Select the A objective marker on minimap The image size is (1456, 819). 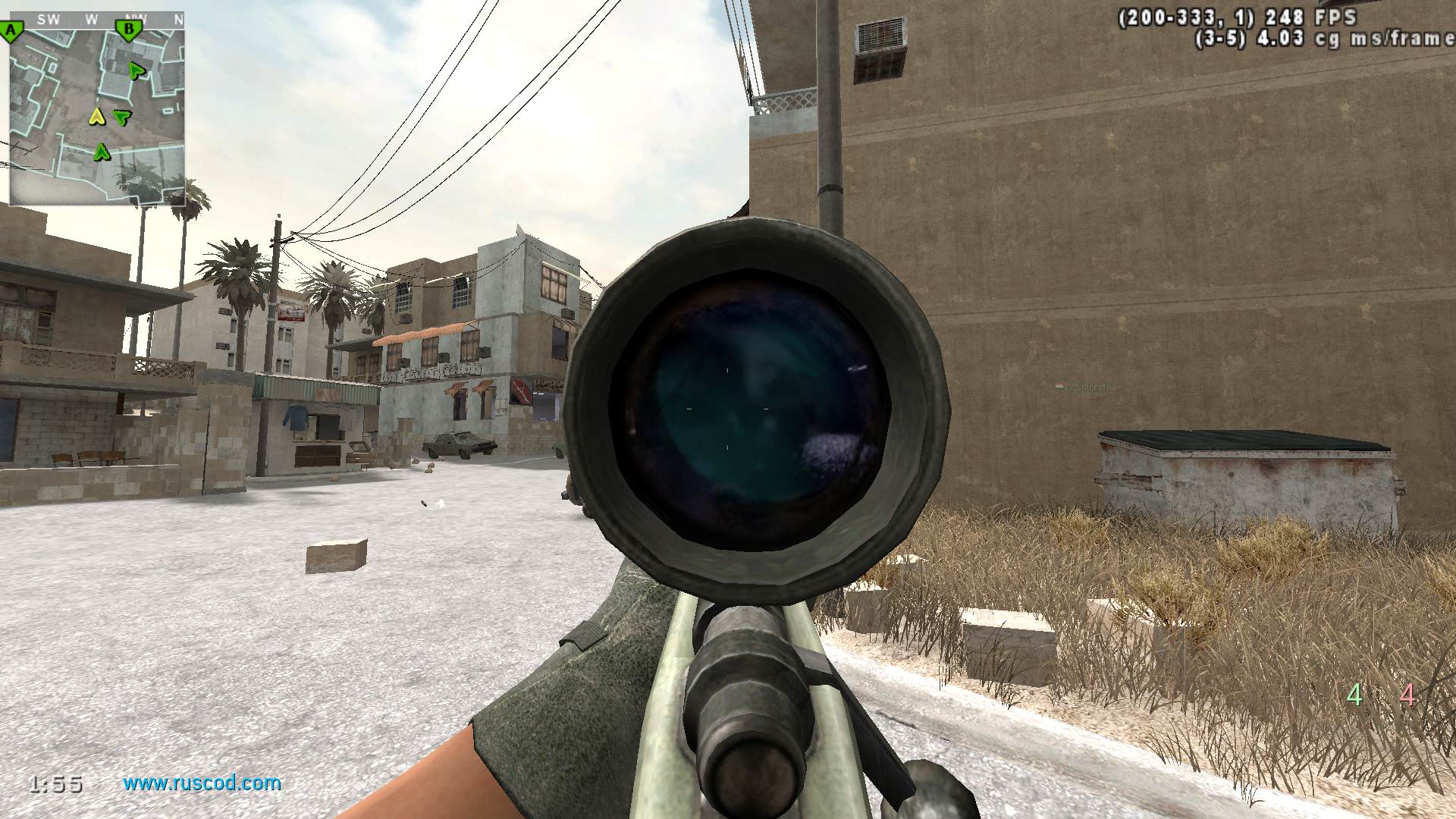11,31
